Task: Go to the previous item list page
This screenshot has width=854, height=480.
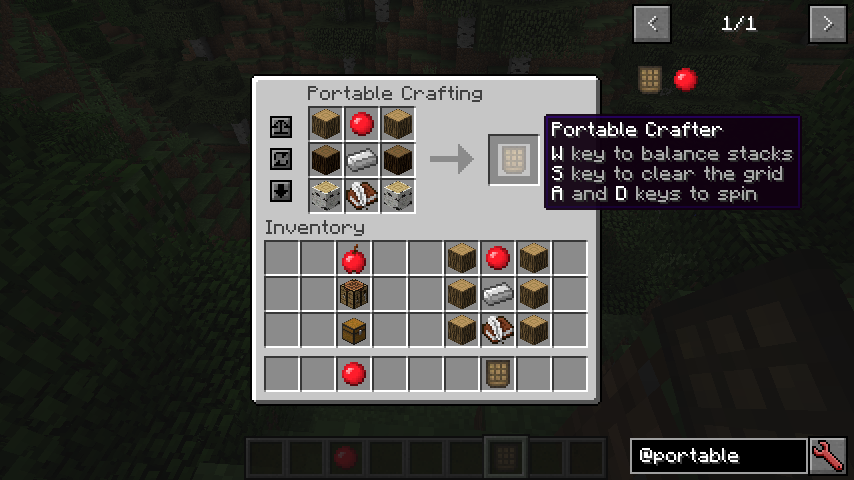Action: click(652, 23)
